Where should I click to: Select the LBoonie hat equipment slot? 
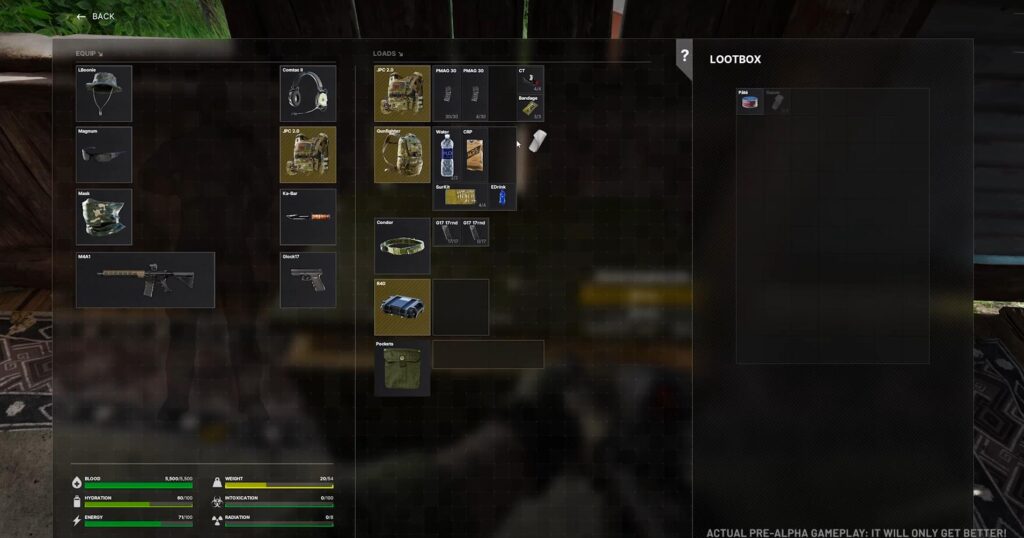[x=104, y=92]
